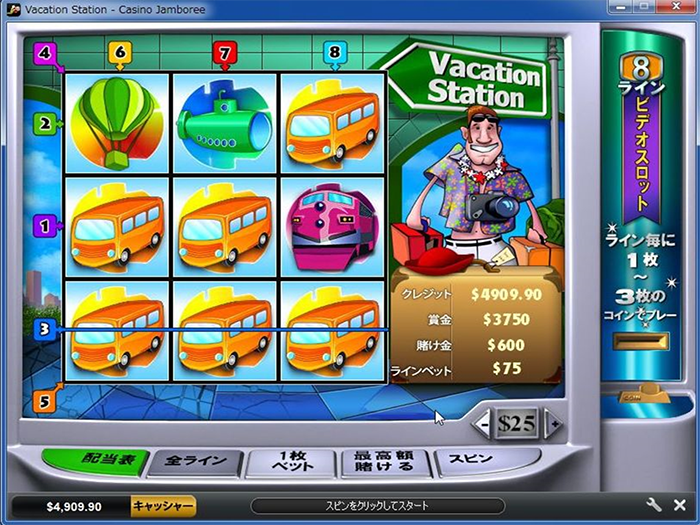Select payline marker number 8
The height and width of the screenshot is (525, 700).
(x=334, y=51)
